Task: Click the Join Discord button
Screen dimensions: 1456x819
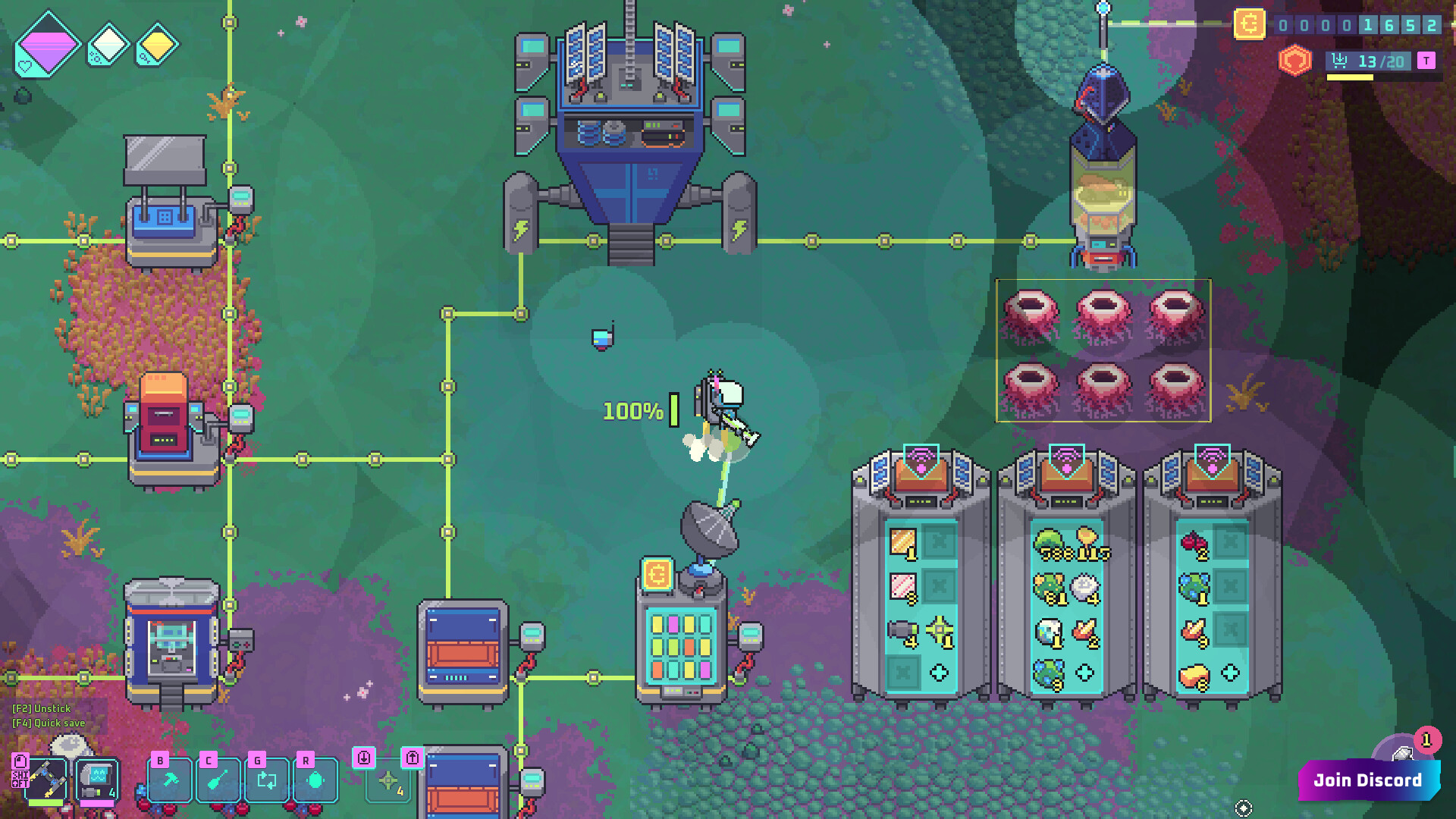Action: click(x=1369, y=780)
